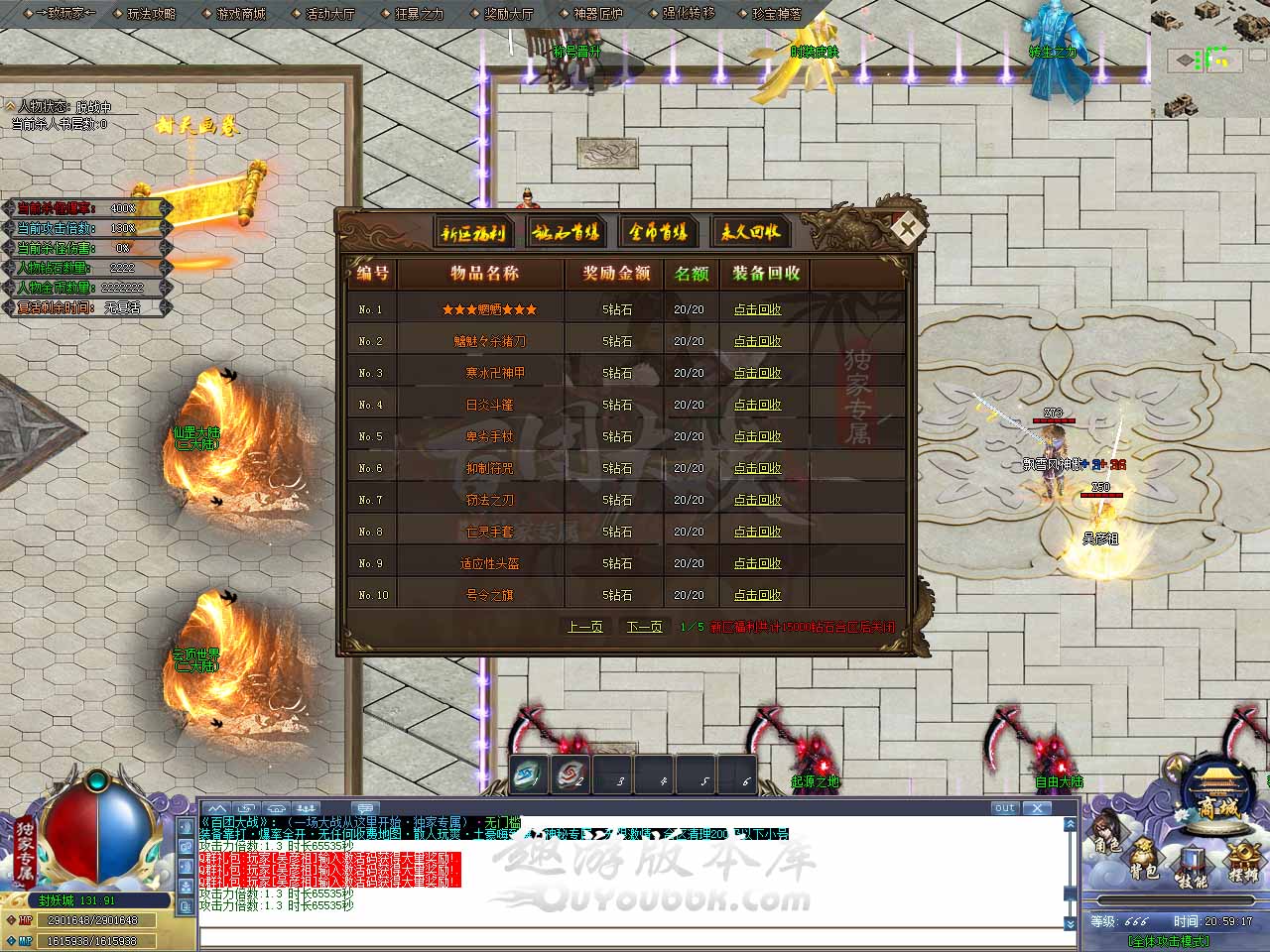Click the minimap in the corner
The width and height of the screenshot is (1270, 952).
pyautogui.click(x=1210, y=58)
